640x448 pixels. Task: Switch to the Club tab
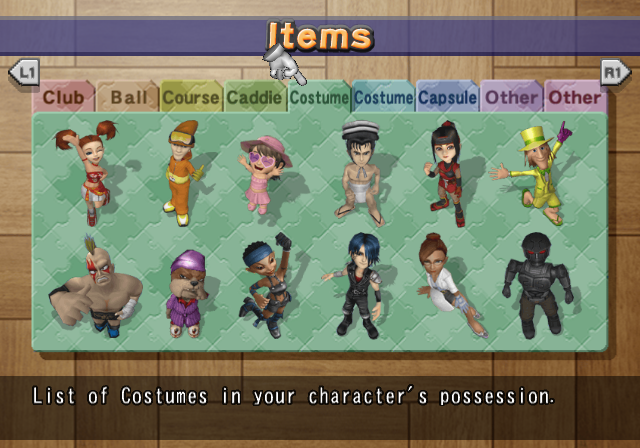point(62,98)
